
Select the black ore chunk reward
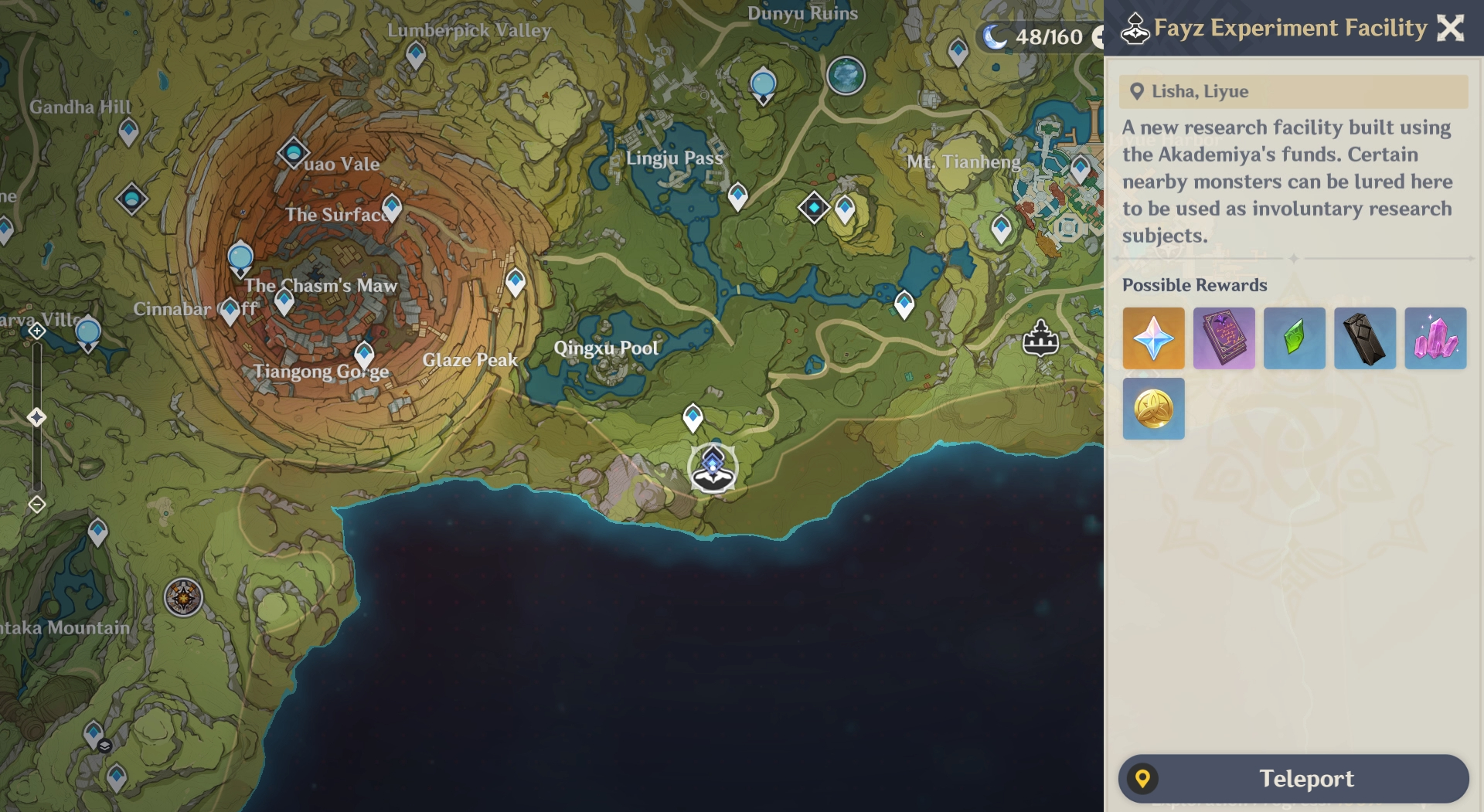pos(1365,338)
